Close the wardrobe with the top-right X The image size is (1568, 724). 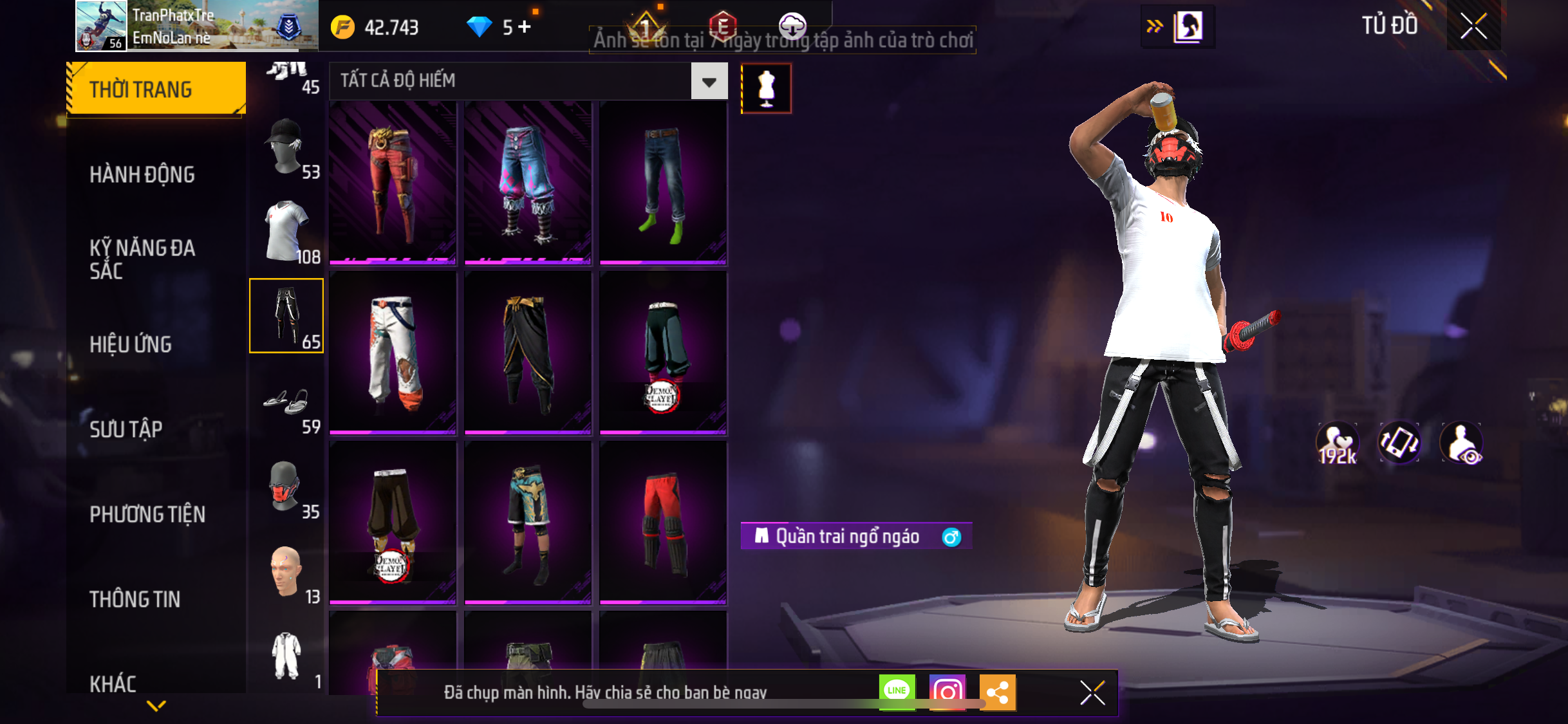[1473, 26]
